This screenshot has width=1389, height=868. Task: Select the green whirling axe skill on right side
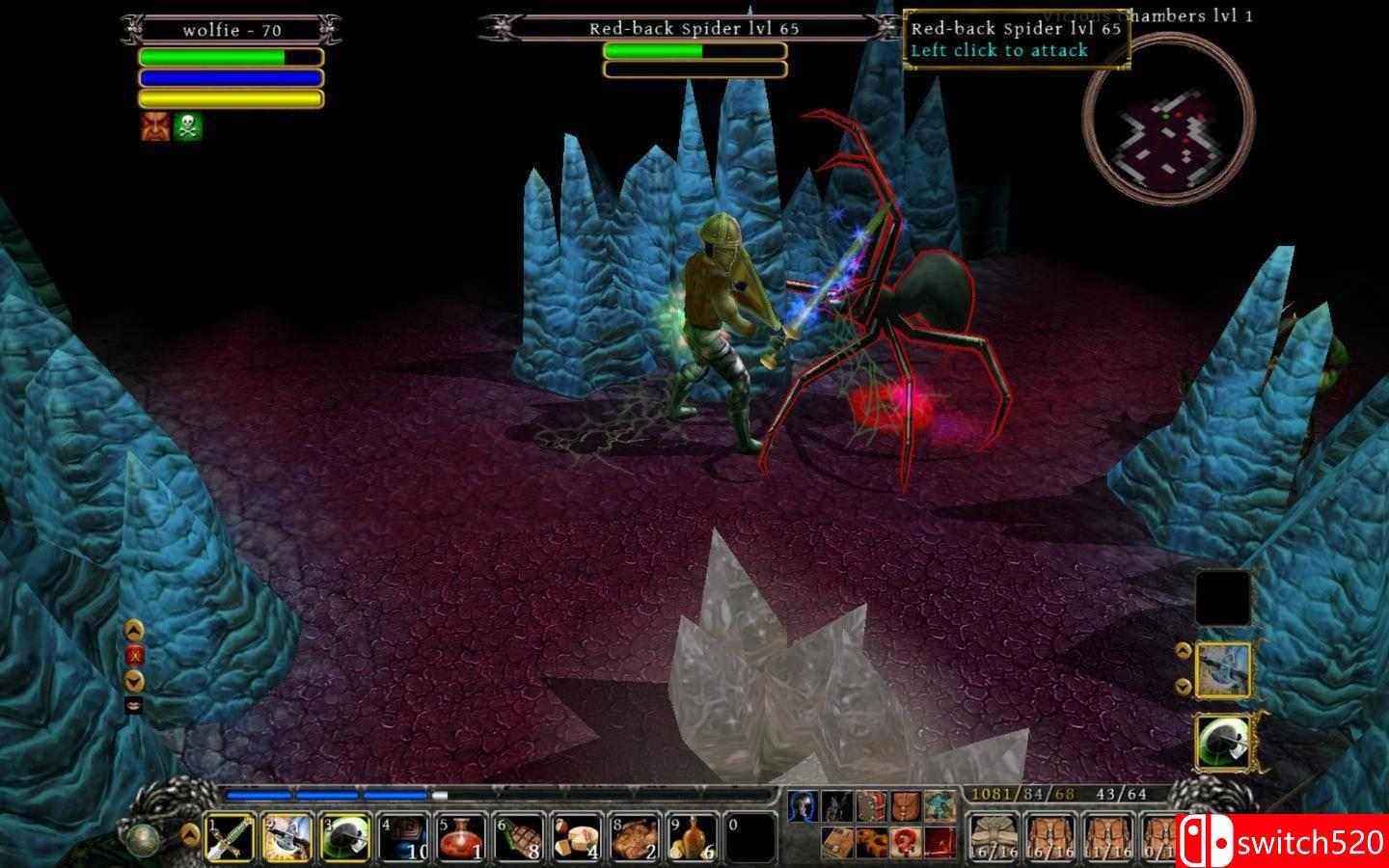pyautogui.click(x=1223, y=741)
